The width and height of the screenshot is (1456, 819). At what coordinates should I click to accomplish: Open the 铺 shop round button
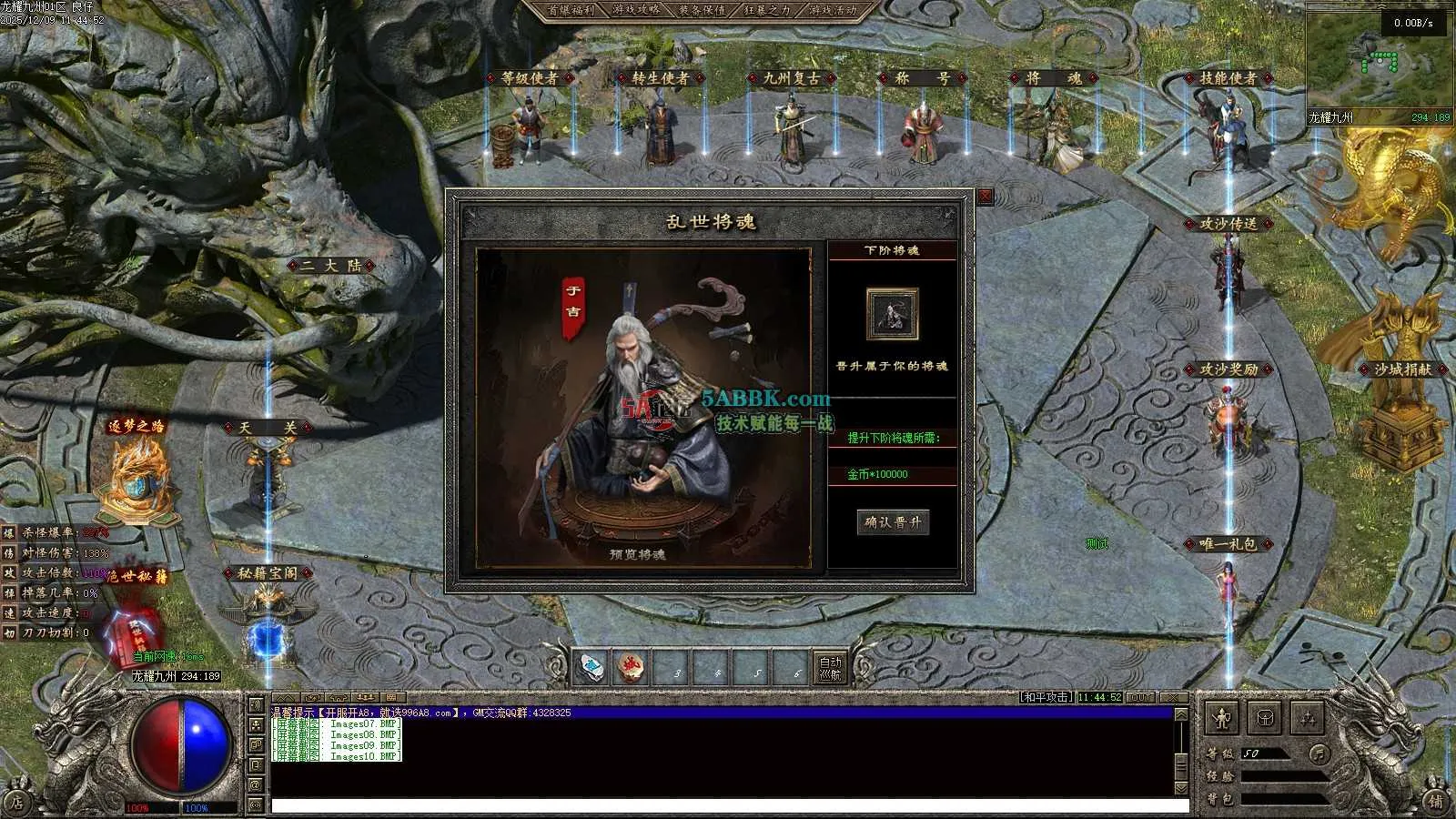tap(1436, 802)
